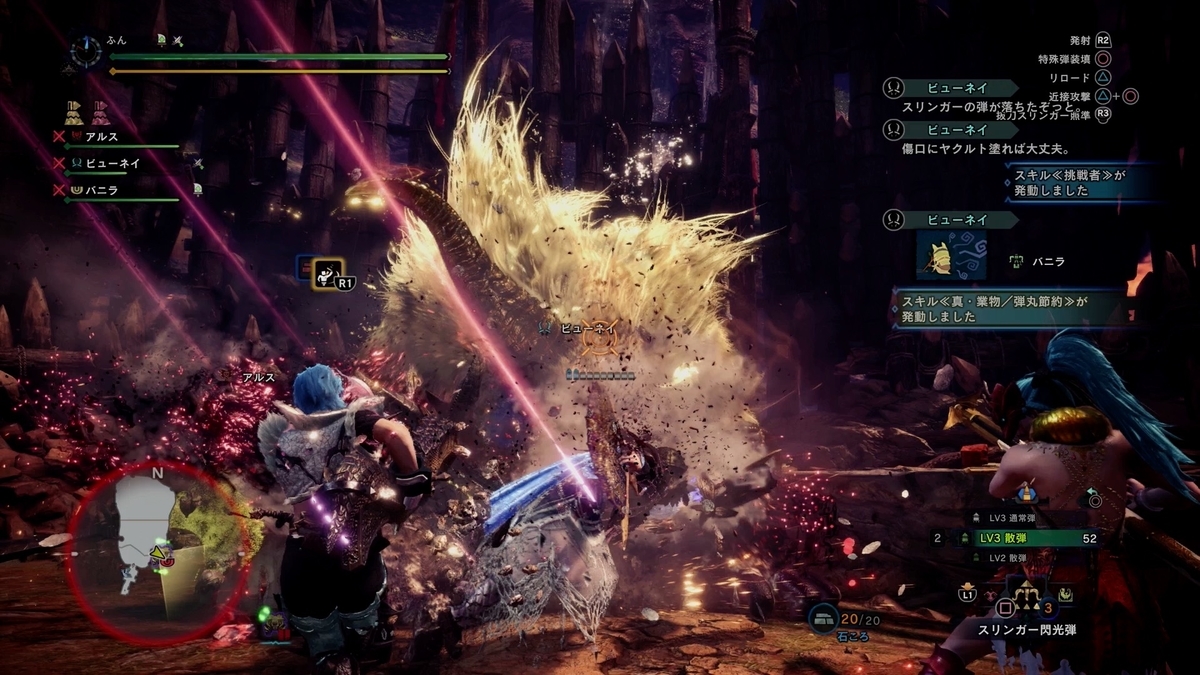Click the 真・業物/弾丸節約 skill notice
The height and width of the screenshot is (675, 1200).
pyautogui.click(x=1010, y=309)
